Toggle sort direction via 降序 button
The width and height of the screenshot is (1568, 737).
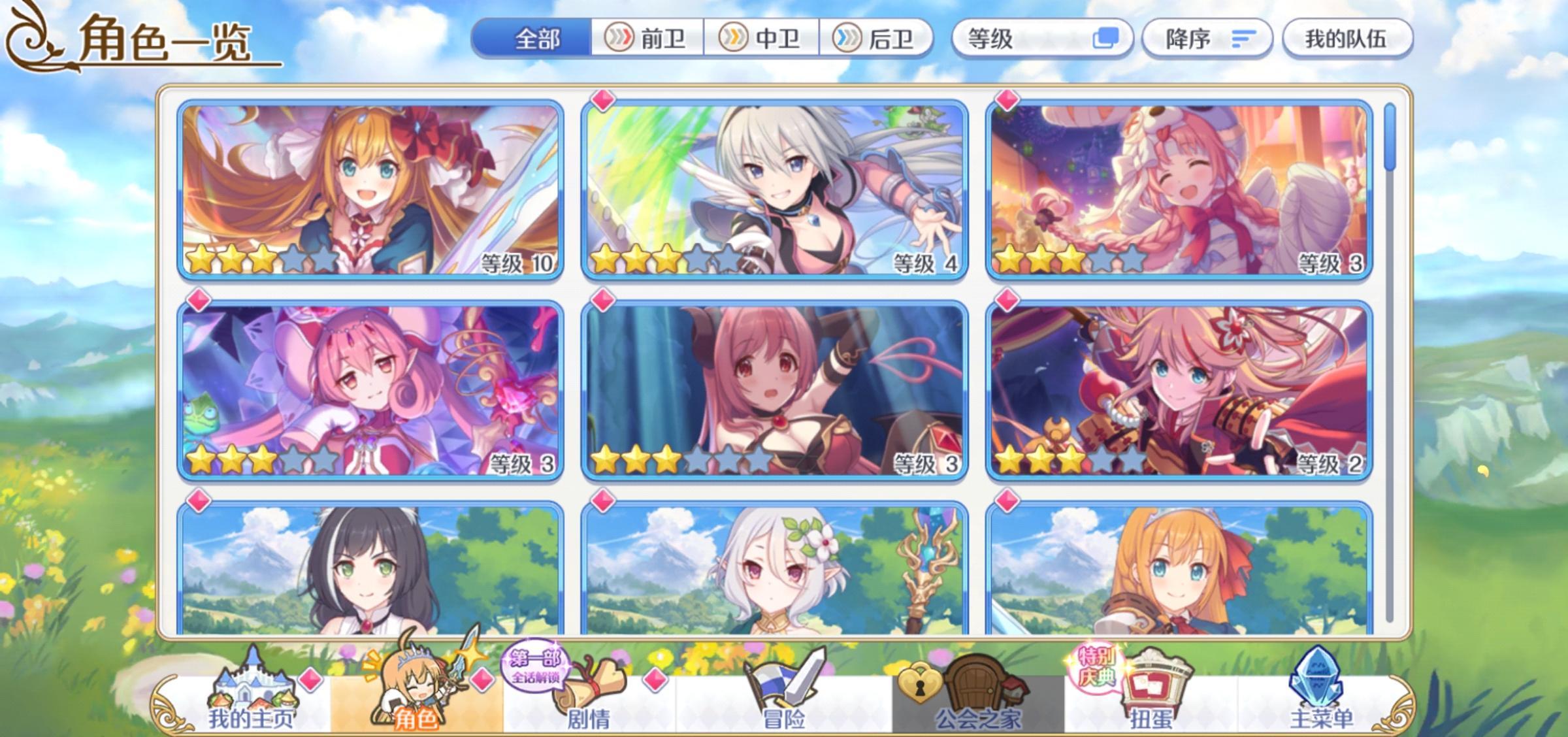click(x=1208, y=39)
